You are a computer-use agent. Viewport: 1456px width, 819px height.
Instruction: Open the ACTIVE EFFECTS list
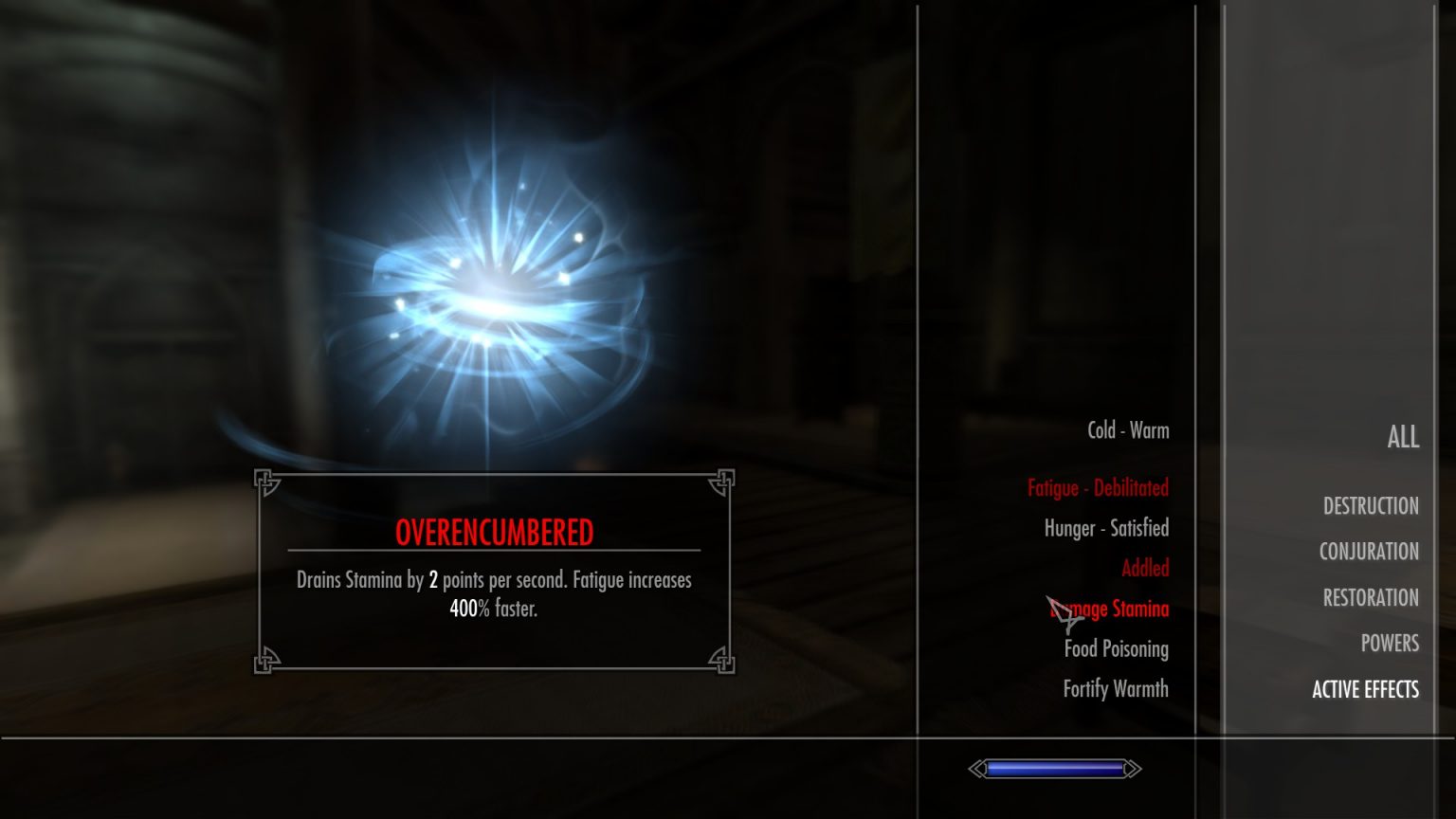tap(1365, 689)
